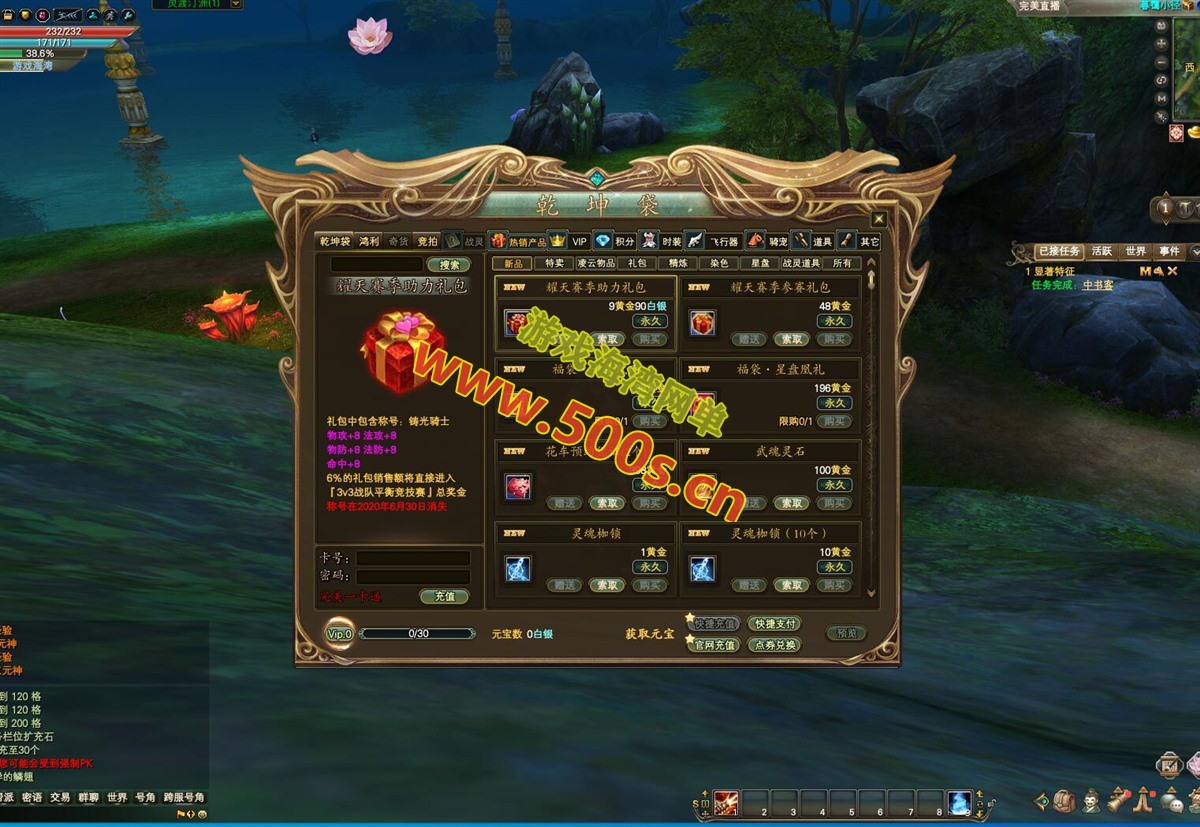Close the 乾坤袋 shop window

coord(878,219)
